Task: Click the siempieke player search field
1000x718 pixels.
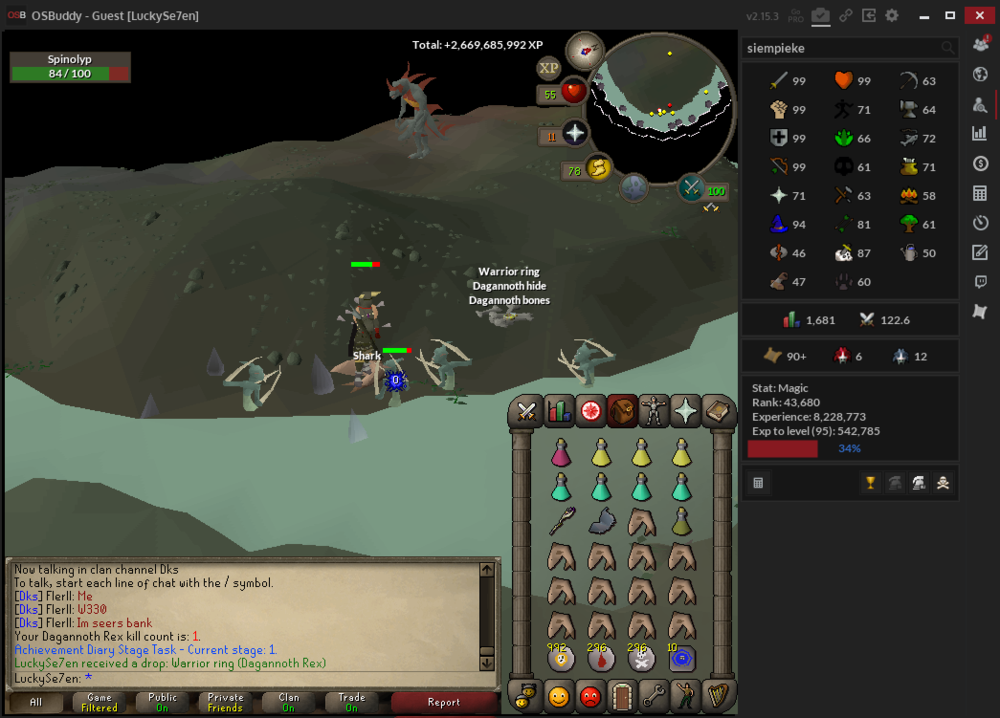Action: pyautogui.click(x=840, y=48)
